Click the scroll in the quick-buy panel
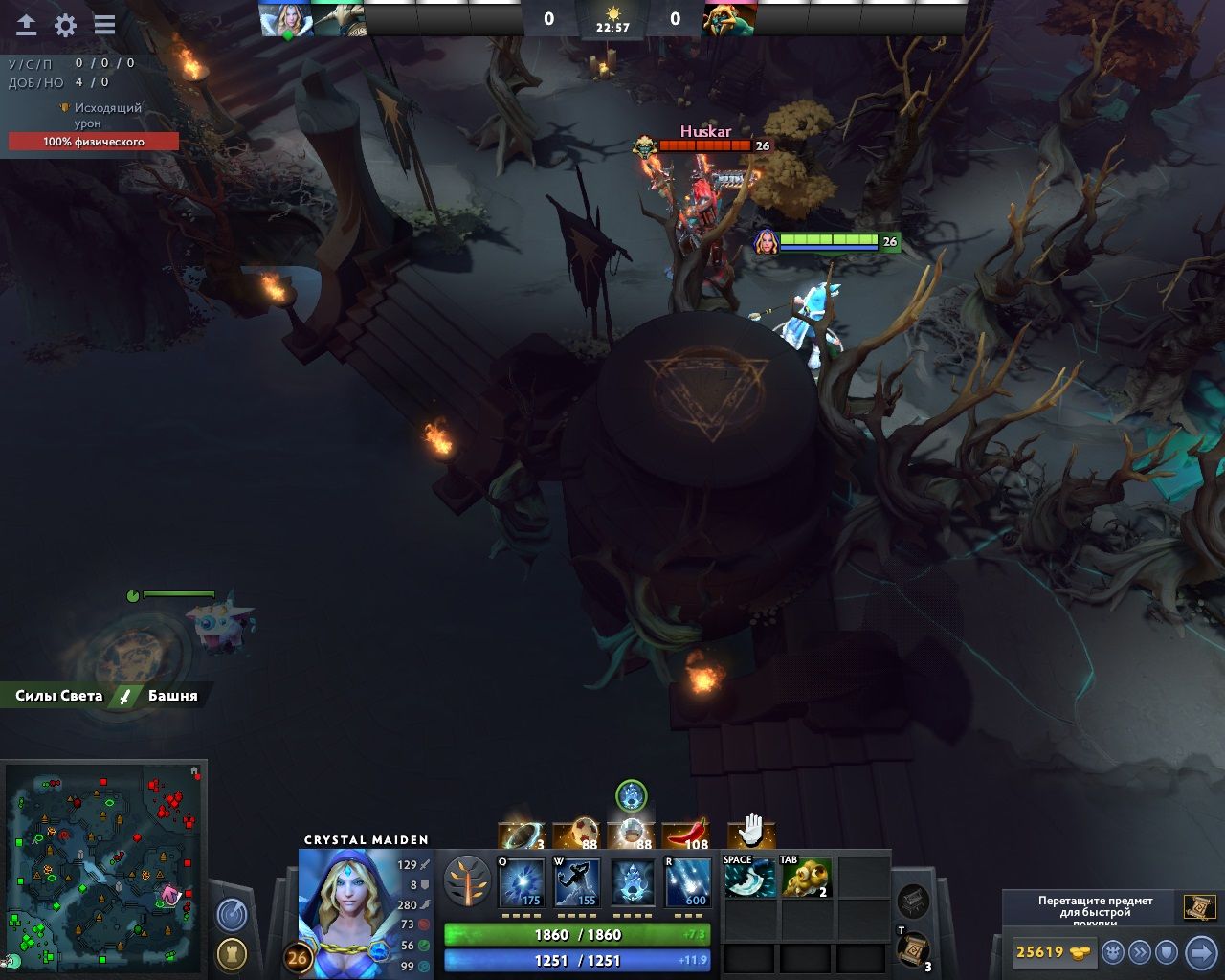The height and width of the screenshot is (980, 1225). [x=1198, y=906]
